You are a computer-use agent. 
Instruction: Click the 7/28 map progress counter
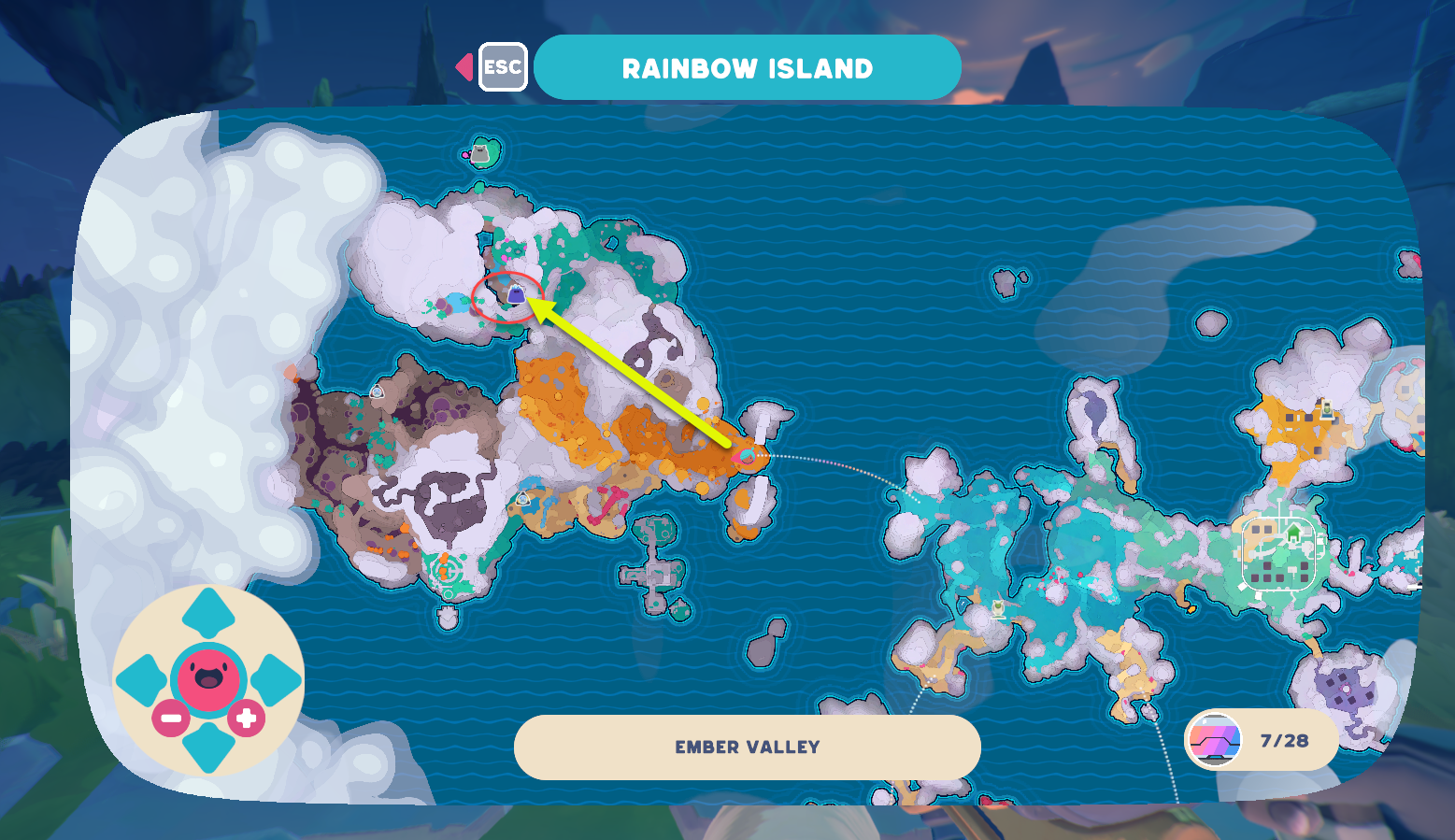pos(1284,740)
